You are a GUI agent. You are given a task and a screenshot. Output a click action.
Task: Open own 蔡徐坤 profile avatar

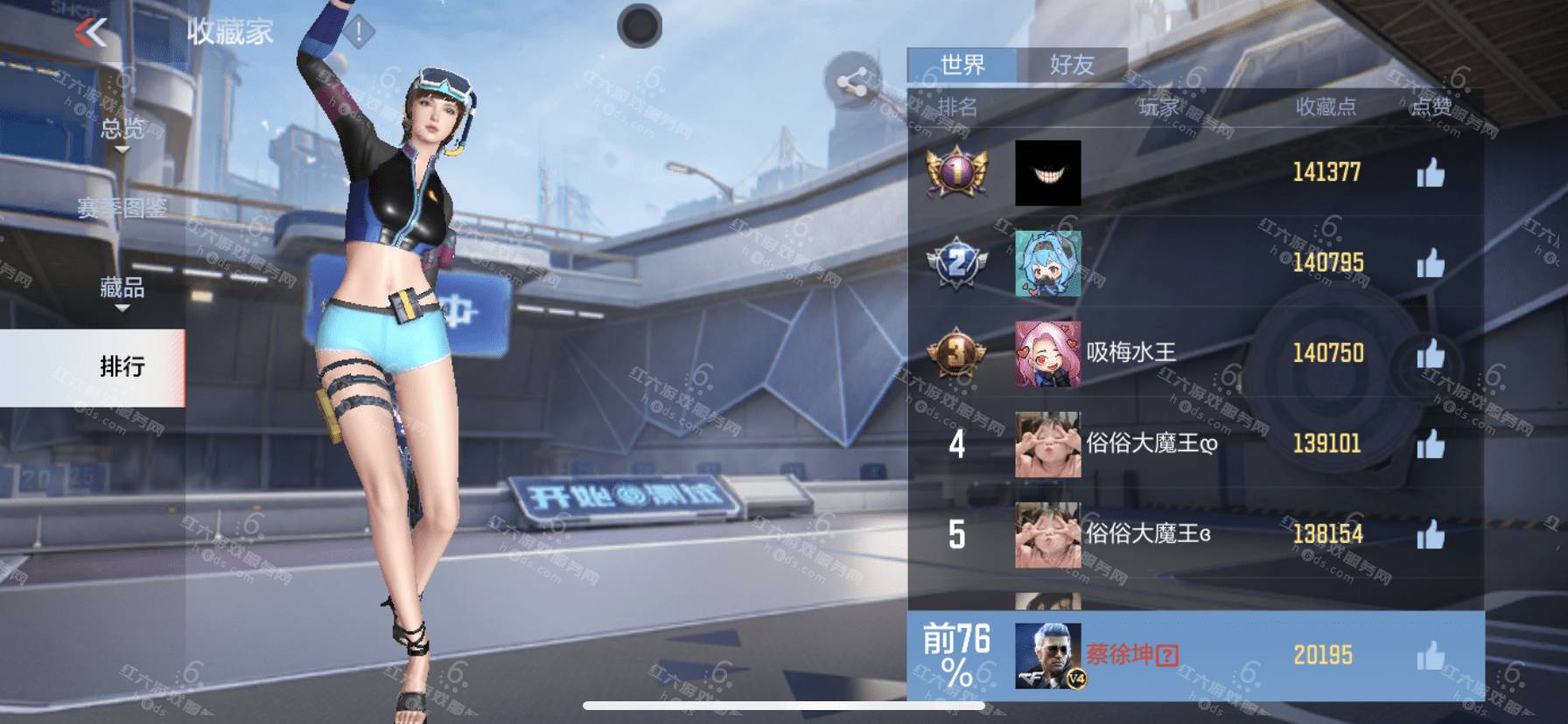click(1047, 656)
